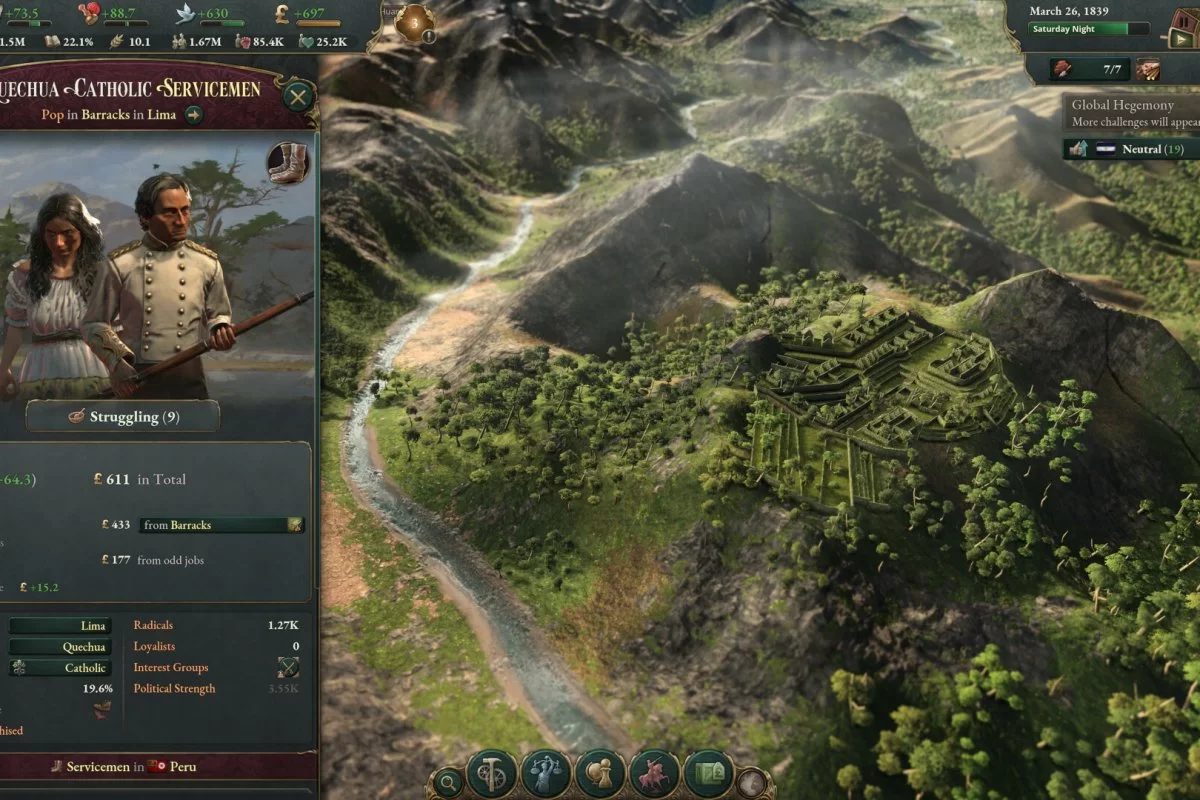Close the Quechua Catholic Servicemen panel
1200x800 pixels.
(x=298, y=97)
